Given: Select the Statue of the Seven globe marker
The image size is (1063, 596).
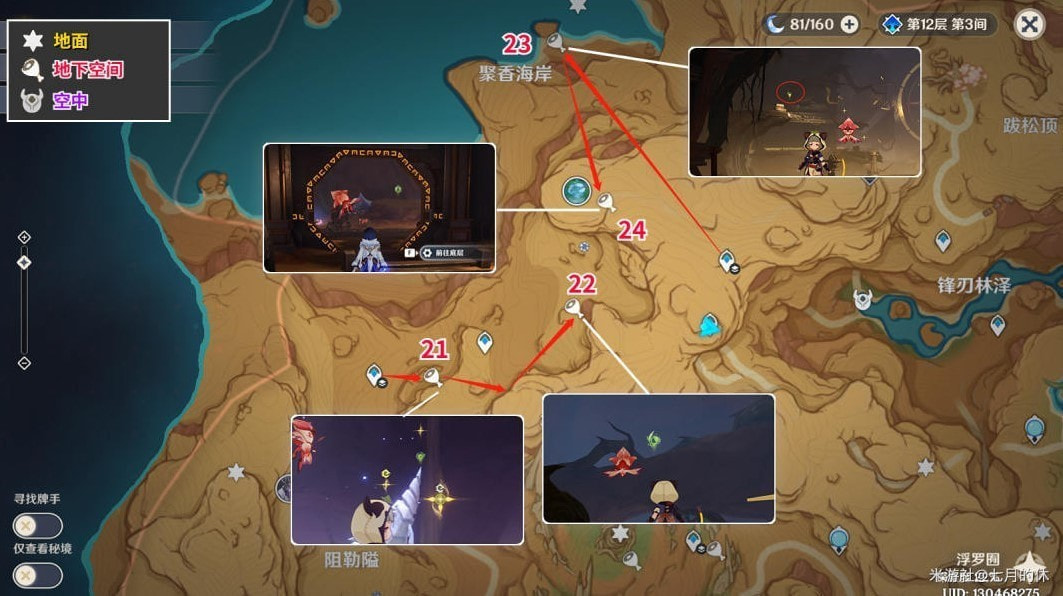Looking at the screenshot, I should 577,191.
